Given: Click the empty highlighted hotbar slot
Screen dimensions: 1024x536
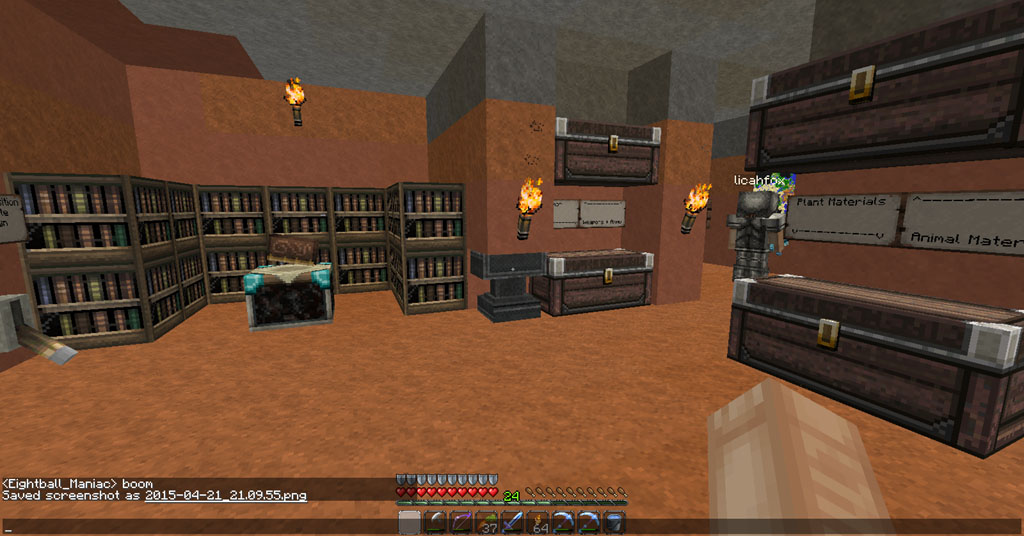Looking at the screenshot, I should point(410,522).
